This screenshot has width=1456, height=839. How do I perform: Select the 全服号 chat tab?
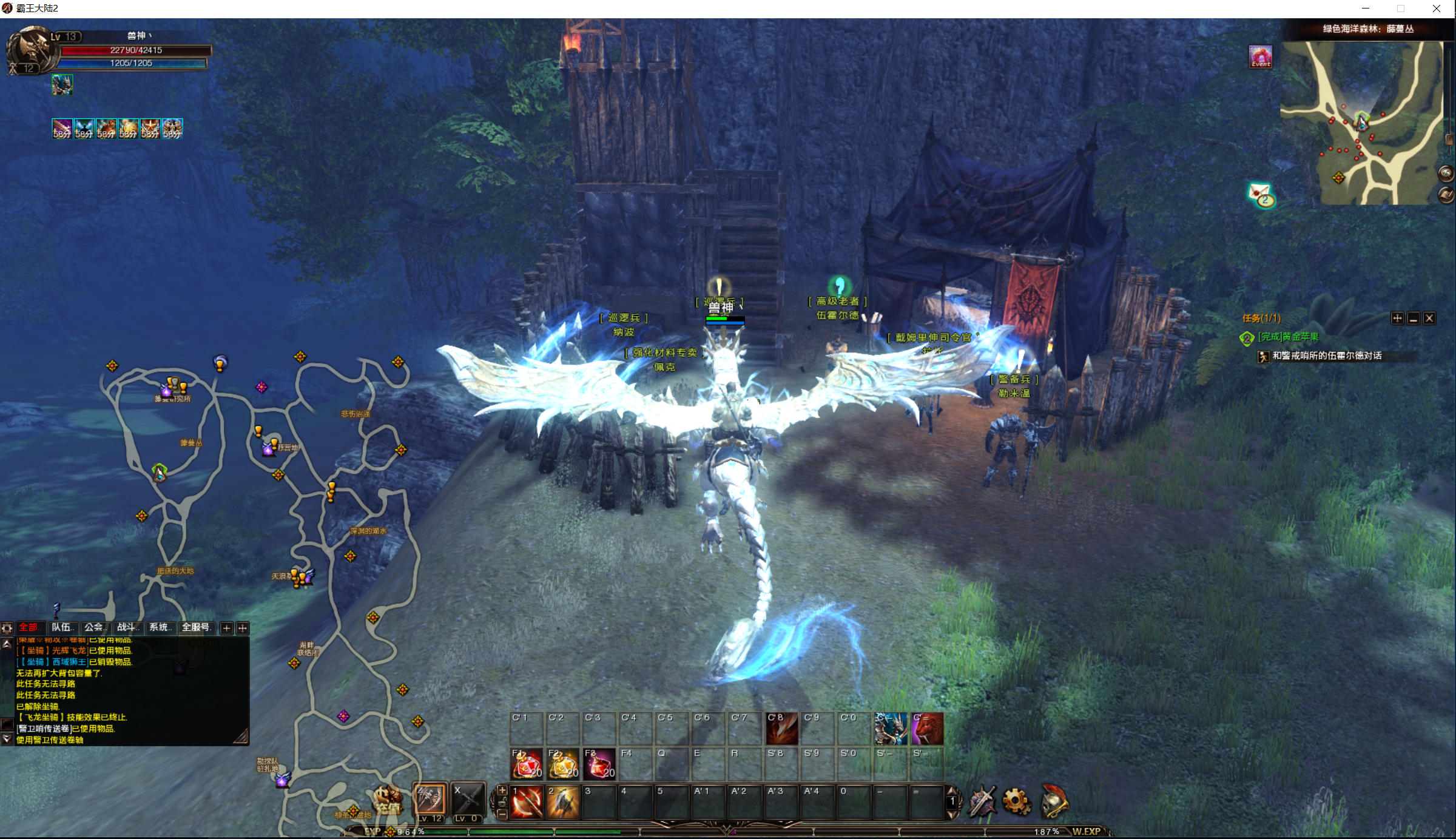tap(196, 627)
